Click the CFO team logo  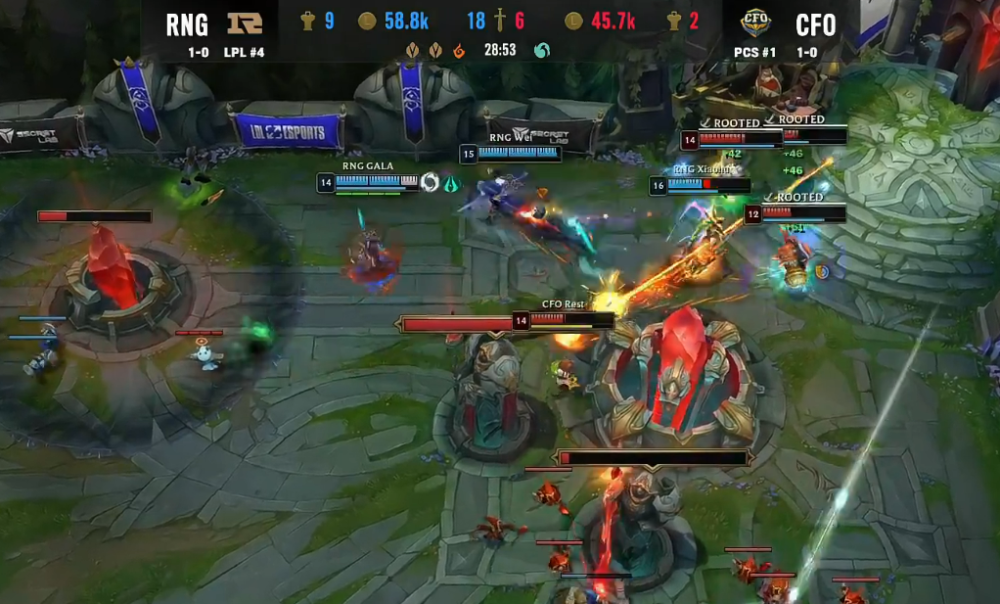(755, 22)
